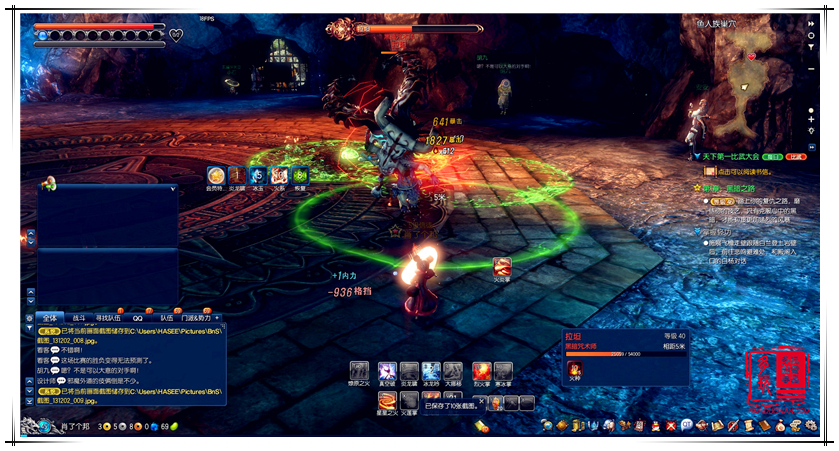Select the 天下第一比武大会 quest tracker entry

[738, 157]
